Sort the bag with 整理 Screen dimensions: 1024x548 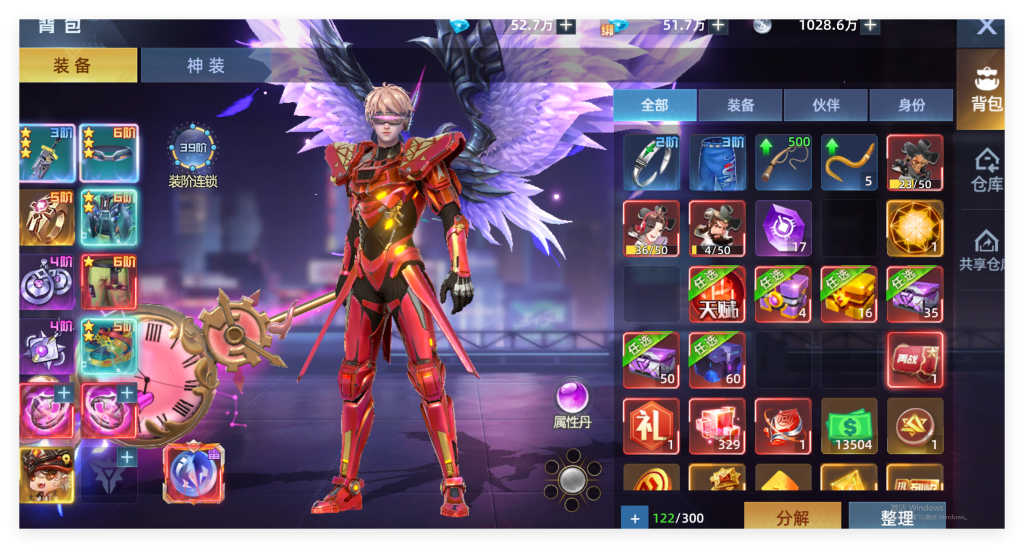click(x=896, y=517)
